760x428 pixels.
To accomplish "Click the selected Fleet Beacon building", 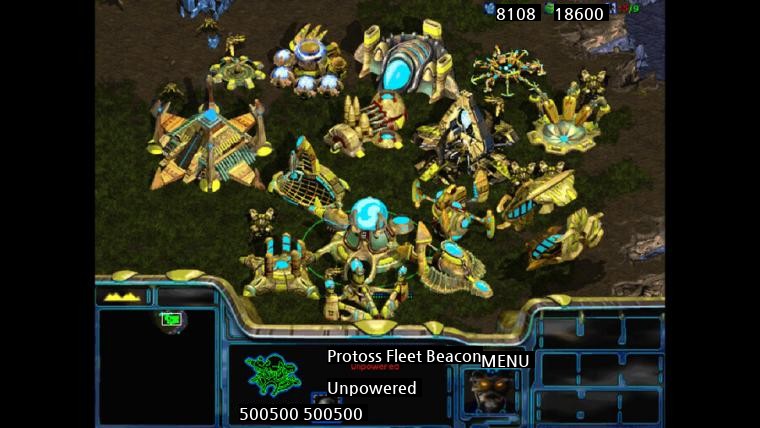I will [364, 250].
